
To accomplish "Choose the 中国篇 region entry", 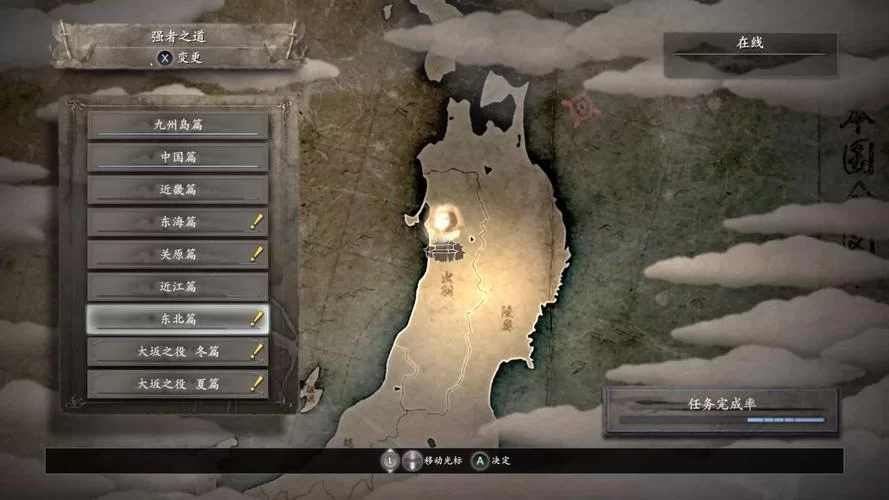I will [178, 157].
